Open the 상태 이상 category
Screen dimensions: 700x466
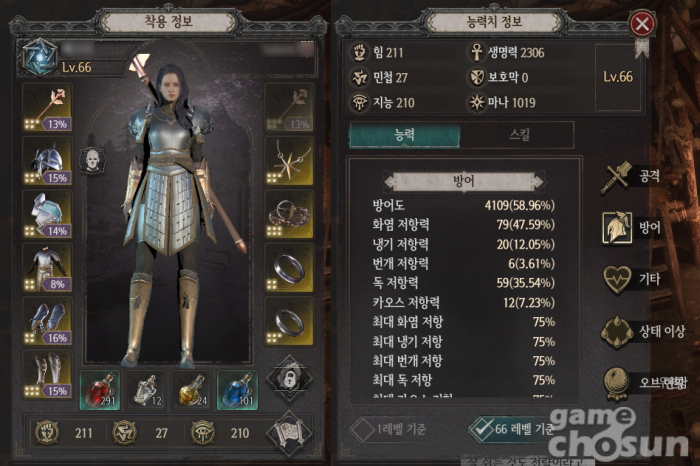[631, 332]
